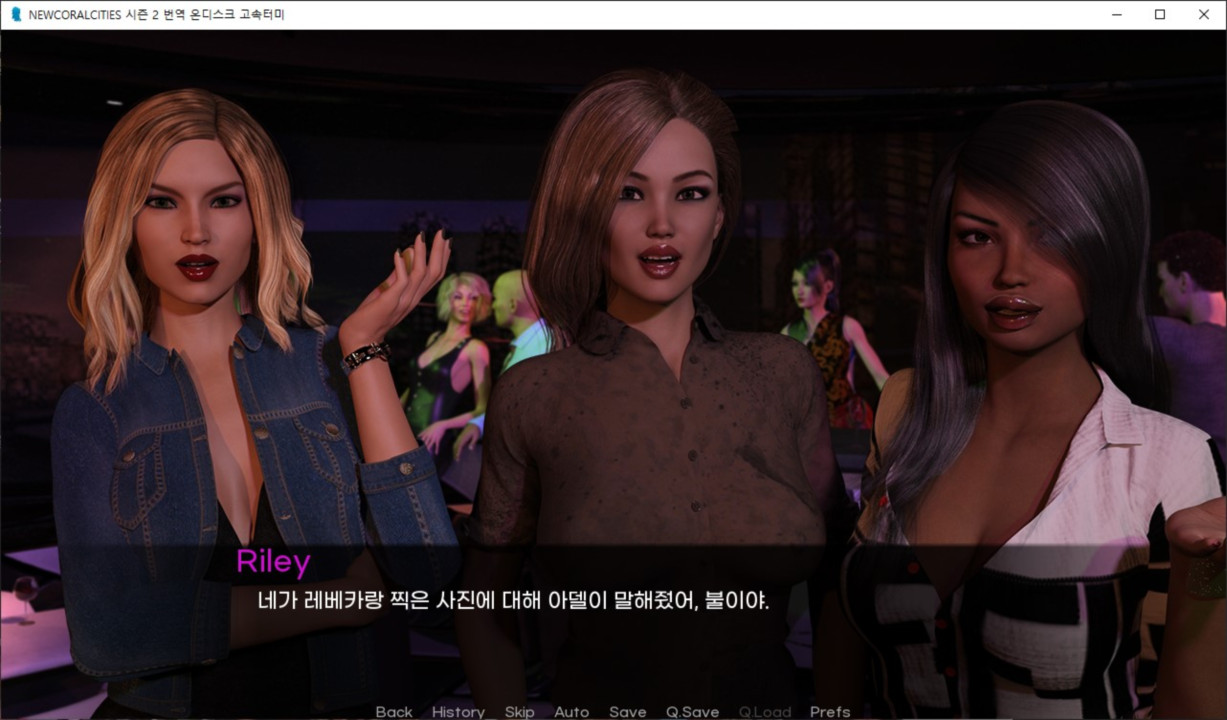The image size is (1227, 720).
Task: Go back with the Back button
Action: (x=394, y=712)
